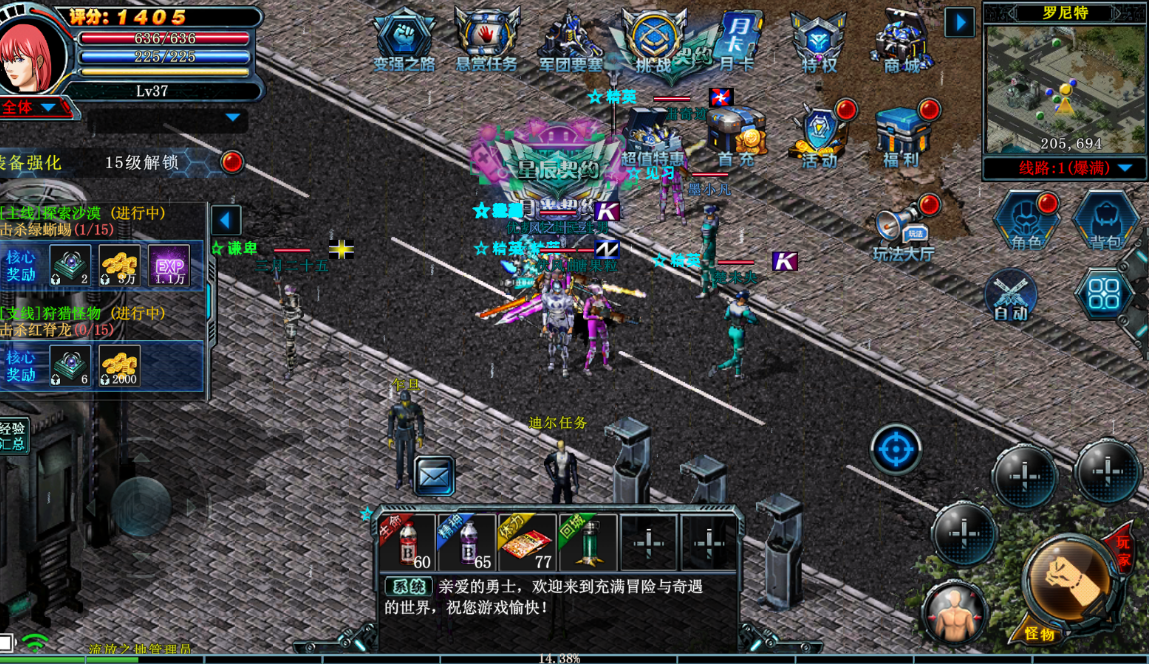The height and width of the screenshot is (664, 1149).
Task: Open the 活动 events icon
Action: [x=820, y=135]
